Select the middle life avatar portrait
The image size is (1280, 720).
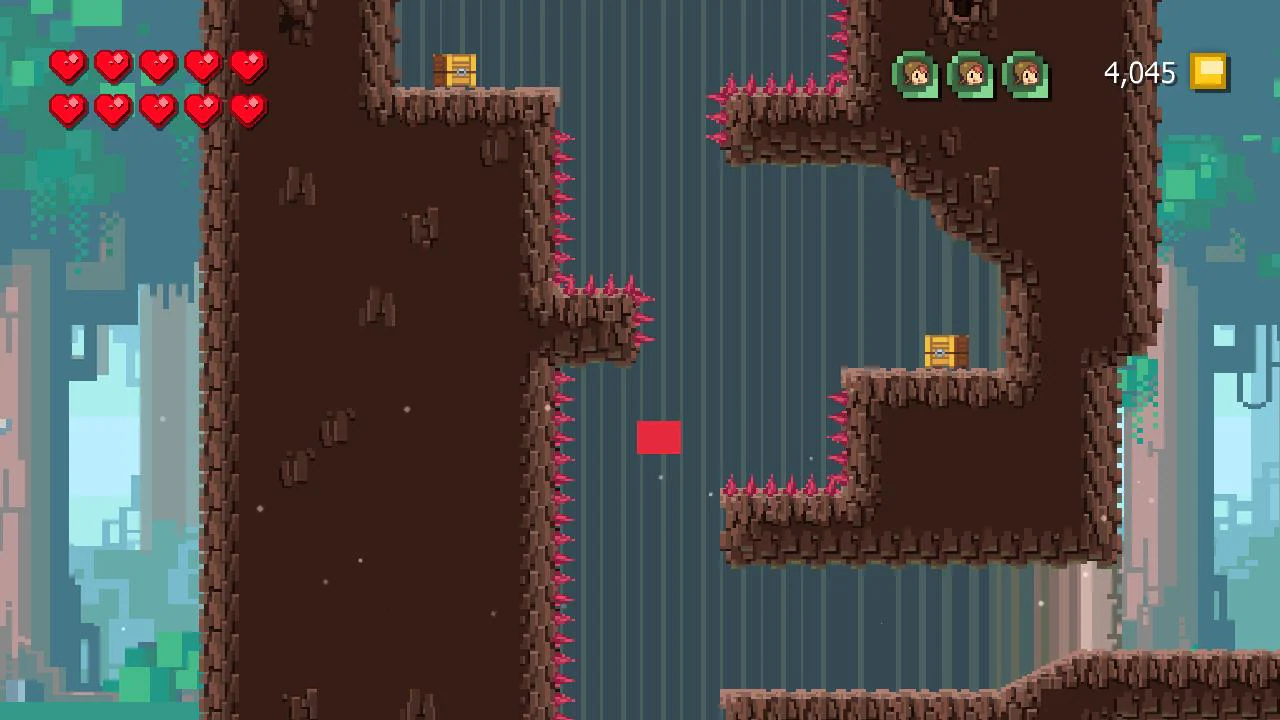971,76
